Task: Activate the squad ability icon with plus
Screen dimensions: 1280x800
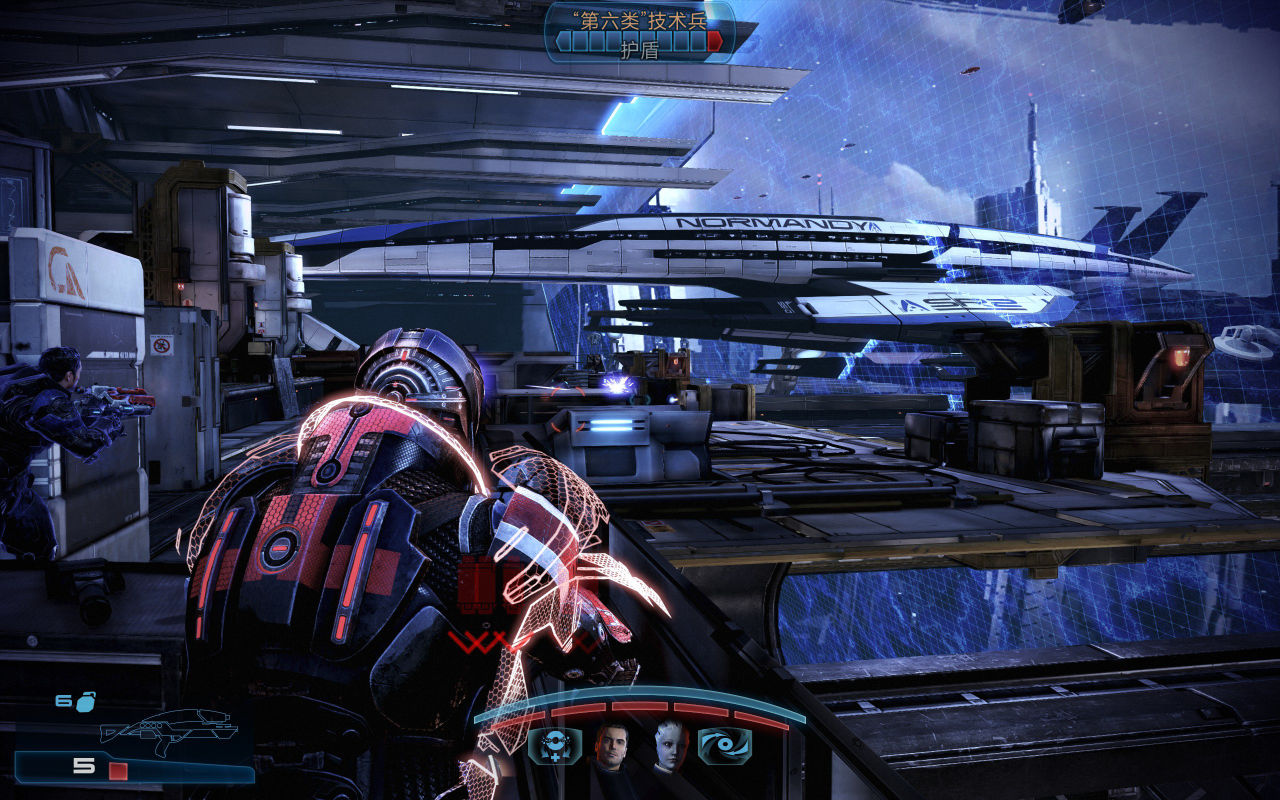Action: 554,746
